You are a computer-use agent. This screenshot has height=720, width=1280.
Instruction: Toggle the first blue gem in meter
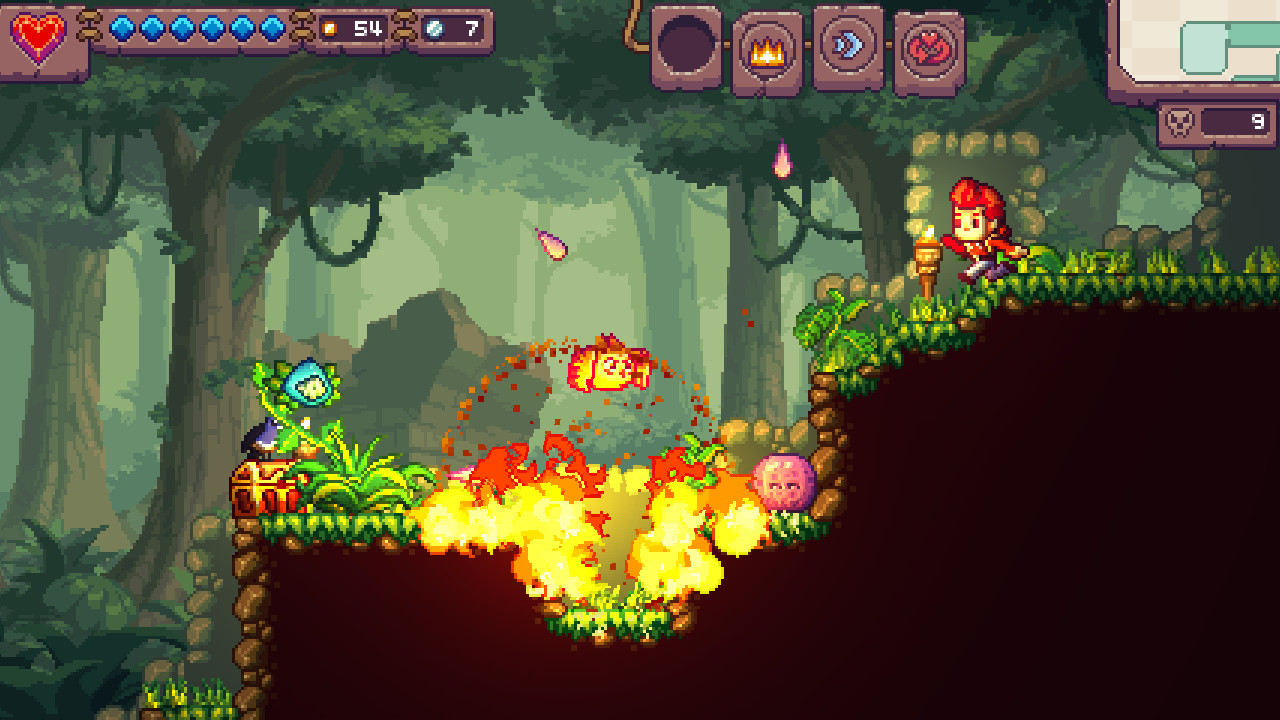pos(121,30)
